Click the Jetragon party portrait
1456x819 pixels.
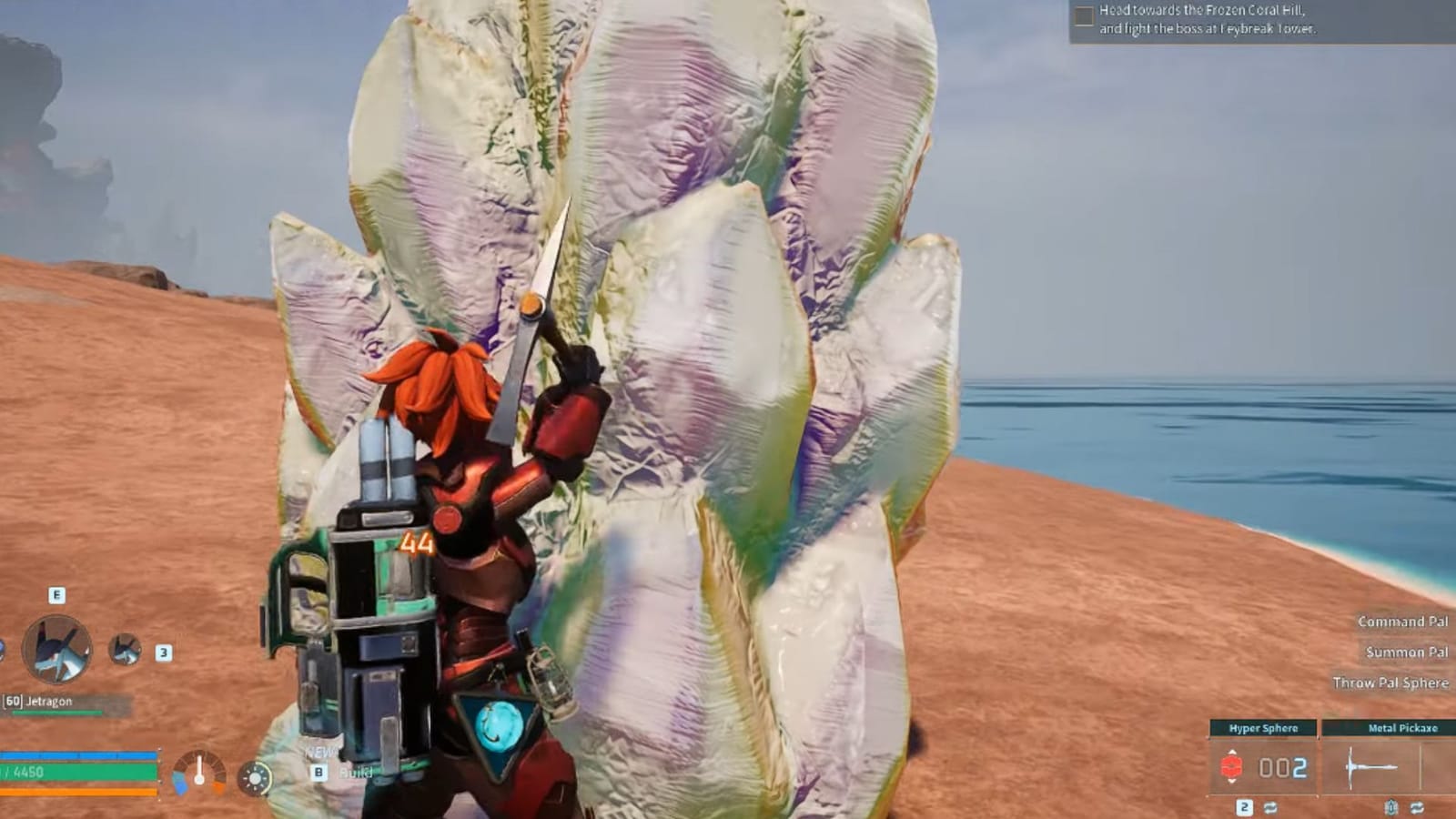pos(58,650)
